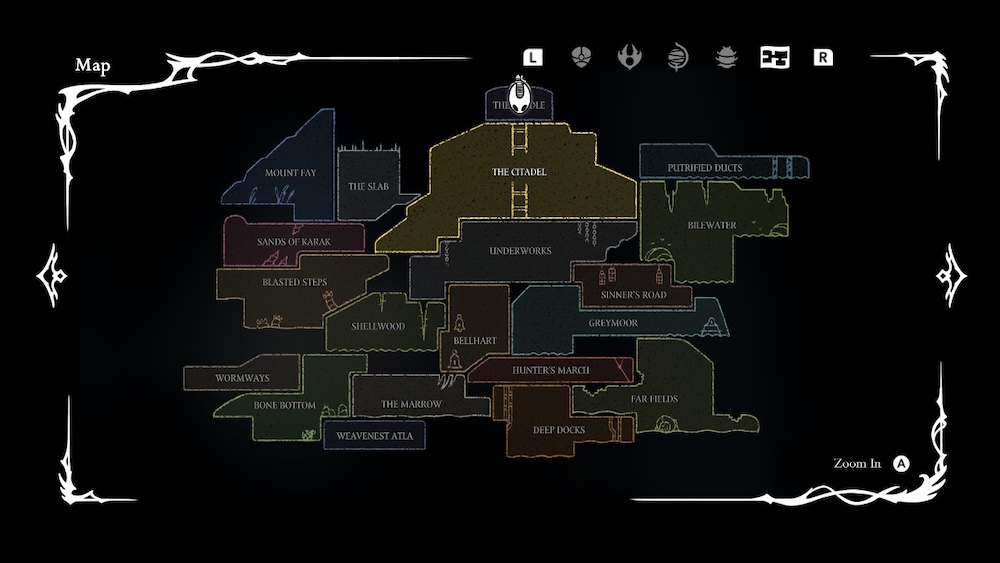Select the Sinner's Road area
Viewport: 1000px width, 563px height.
click(633, 295)
